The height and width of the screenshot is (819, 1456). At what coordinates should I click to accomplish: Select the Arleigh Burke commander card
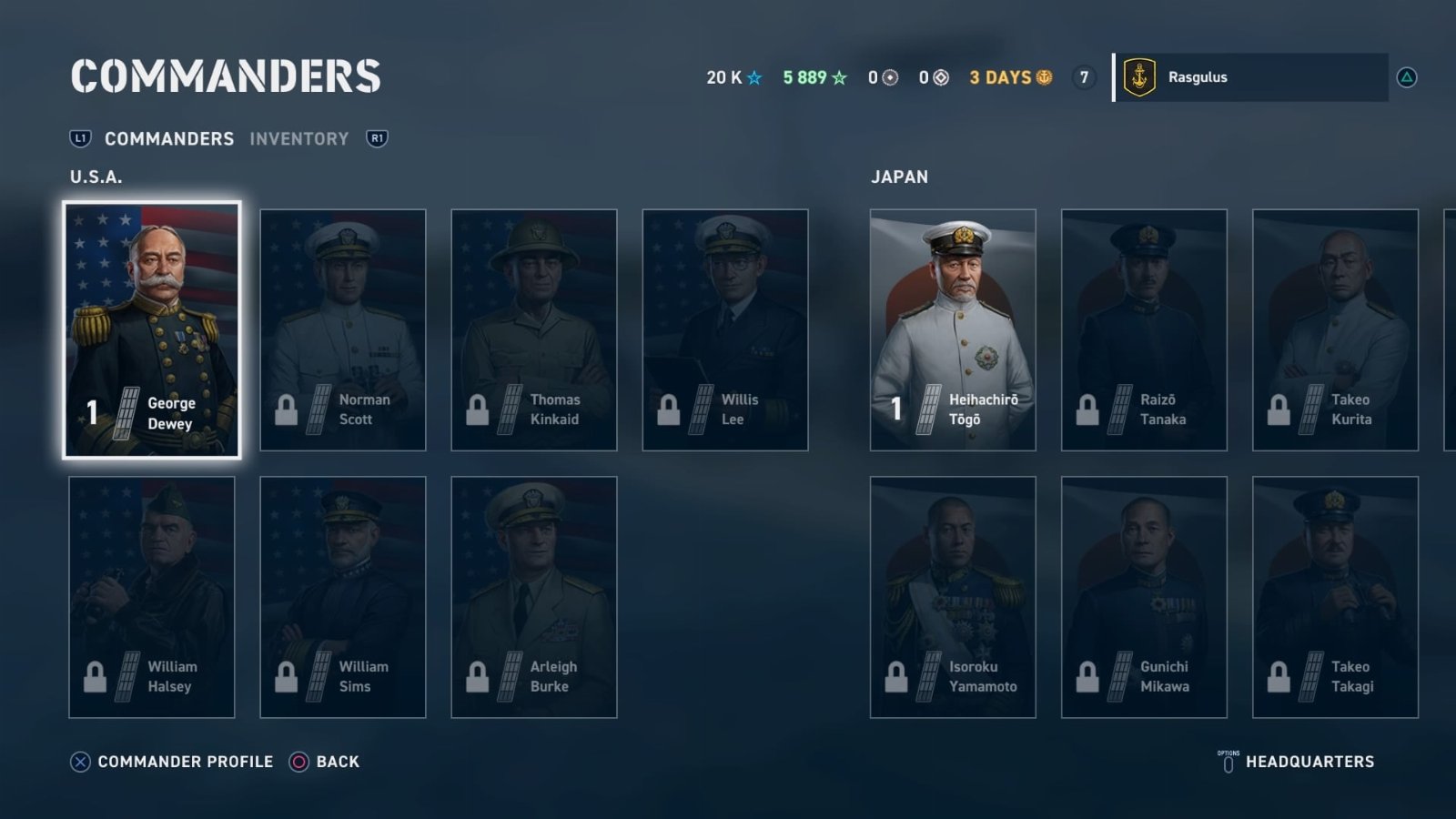click(534, 597)
